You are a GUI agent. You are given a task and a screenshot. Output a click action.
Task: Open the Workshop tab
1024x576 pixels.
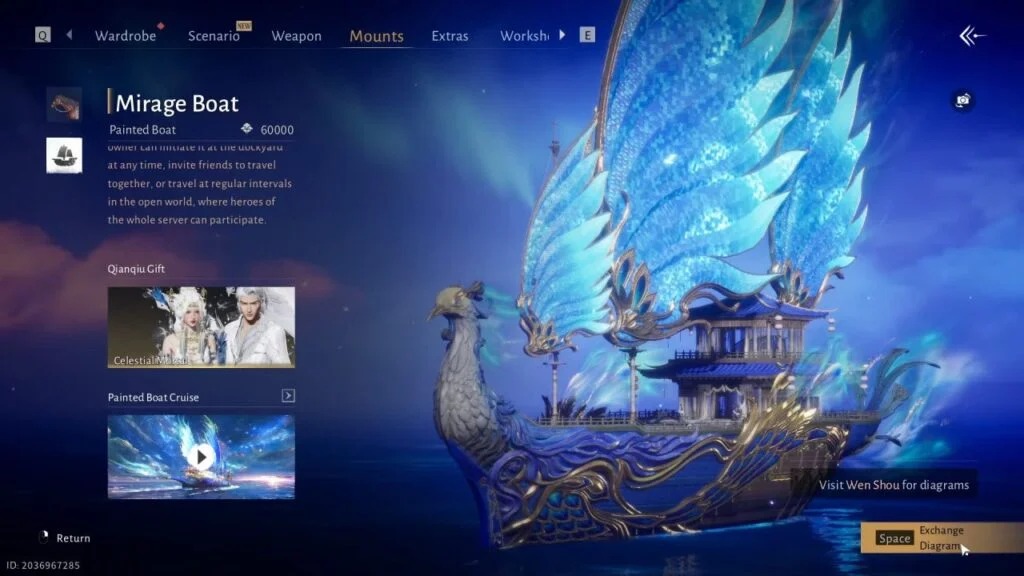click(x=525, y=36)
